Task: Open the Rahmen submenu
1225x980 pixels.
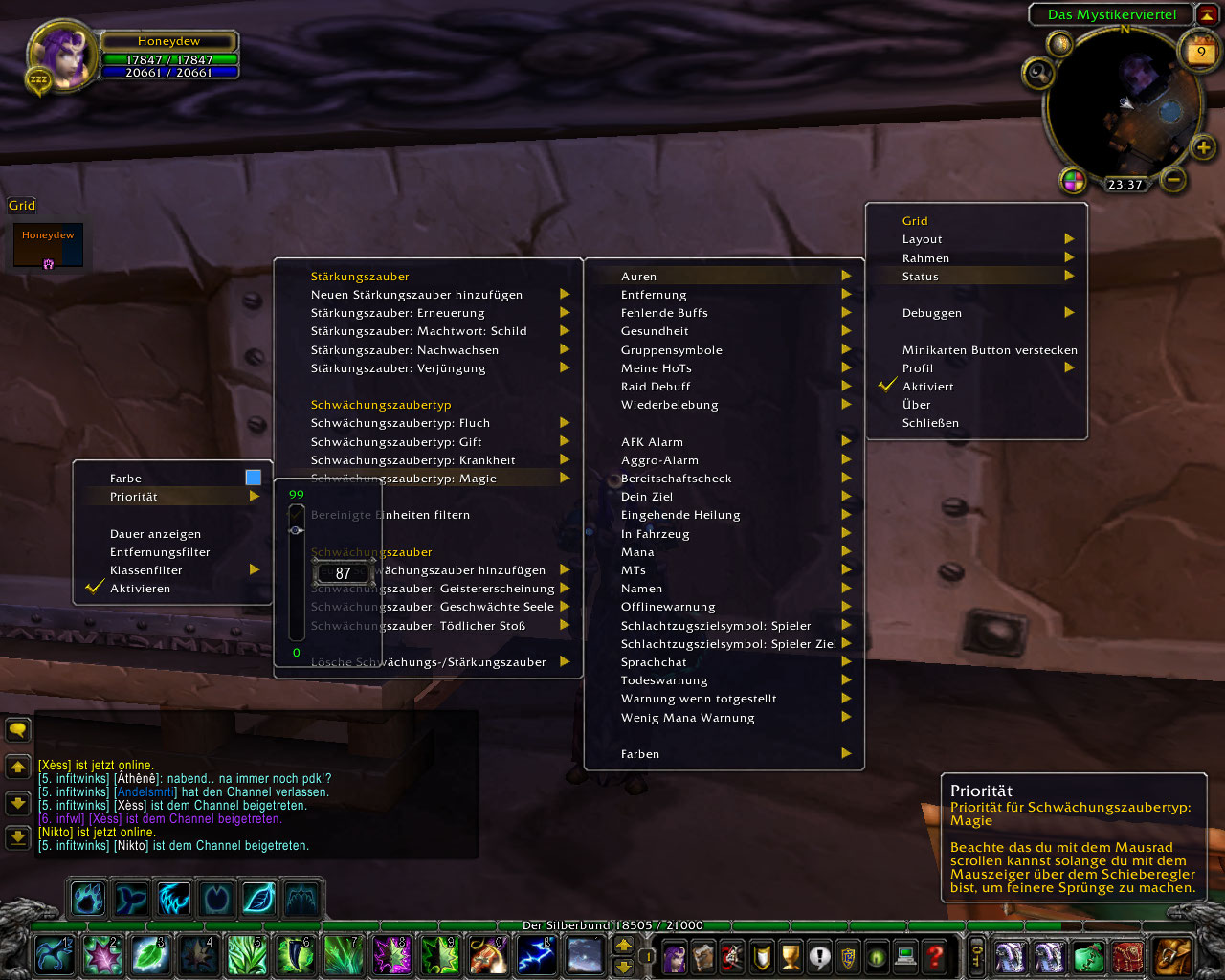Action: pos(925,258)
